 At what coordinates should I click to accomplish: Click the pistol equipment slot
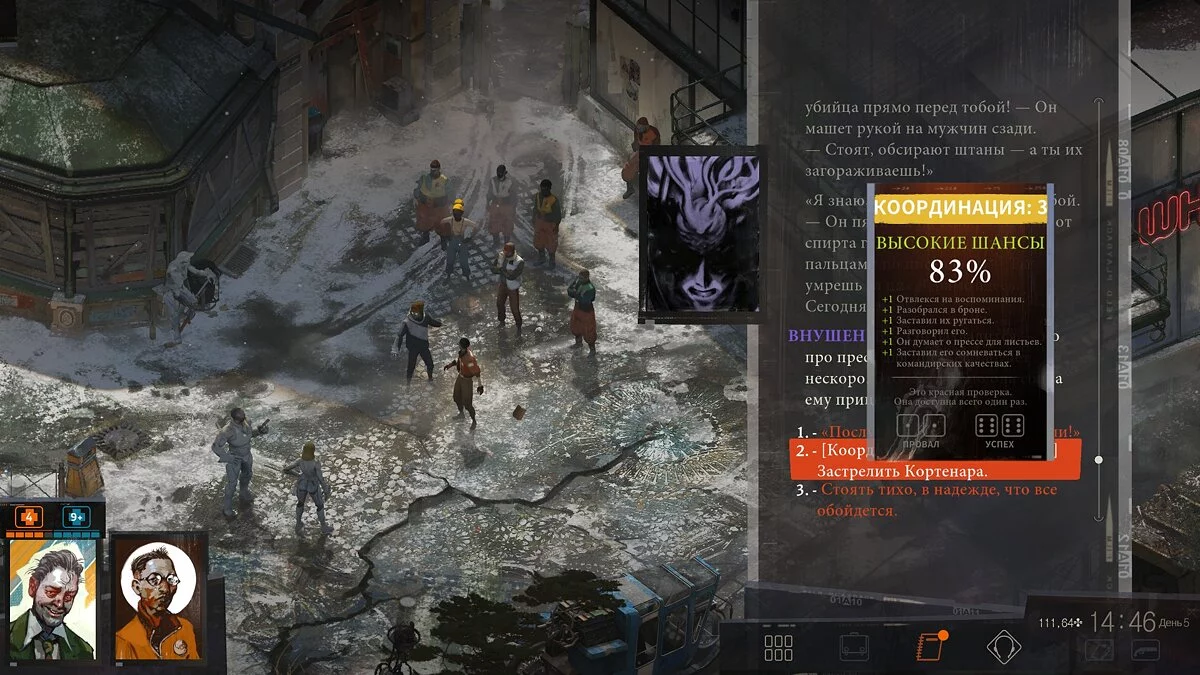click(x=1144, y=650)
